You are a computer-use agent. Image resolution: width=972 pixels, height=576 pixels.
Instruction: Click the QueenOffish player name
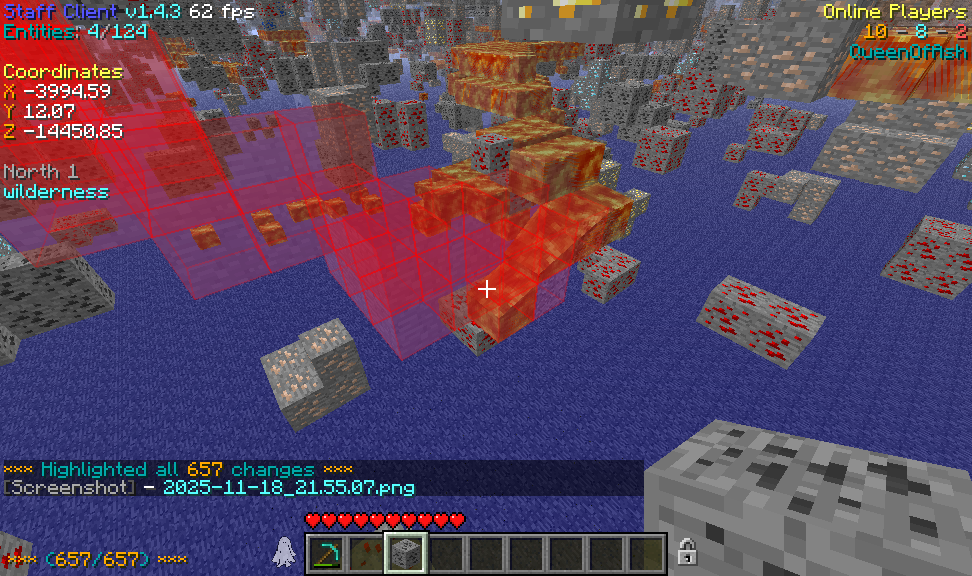(x=907, y=51)
